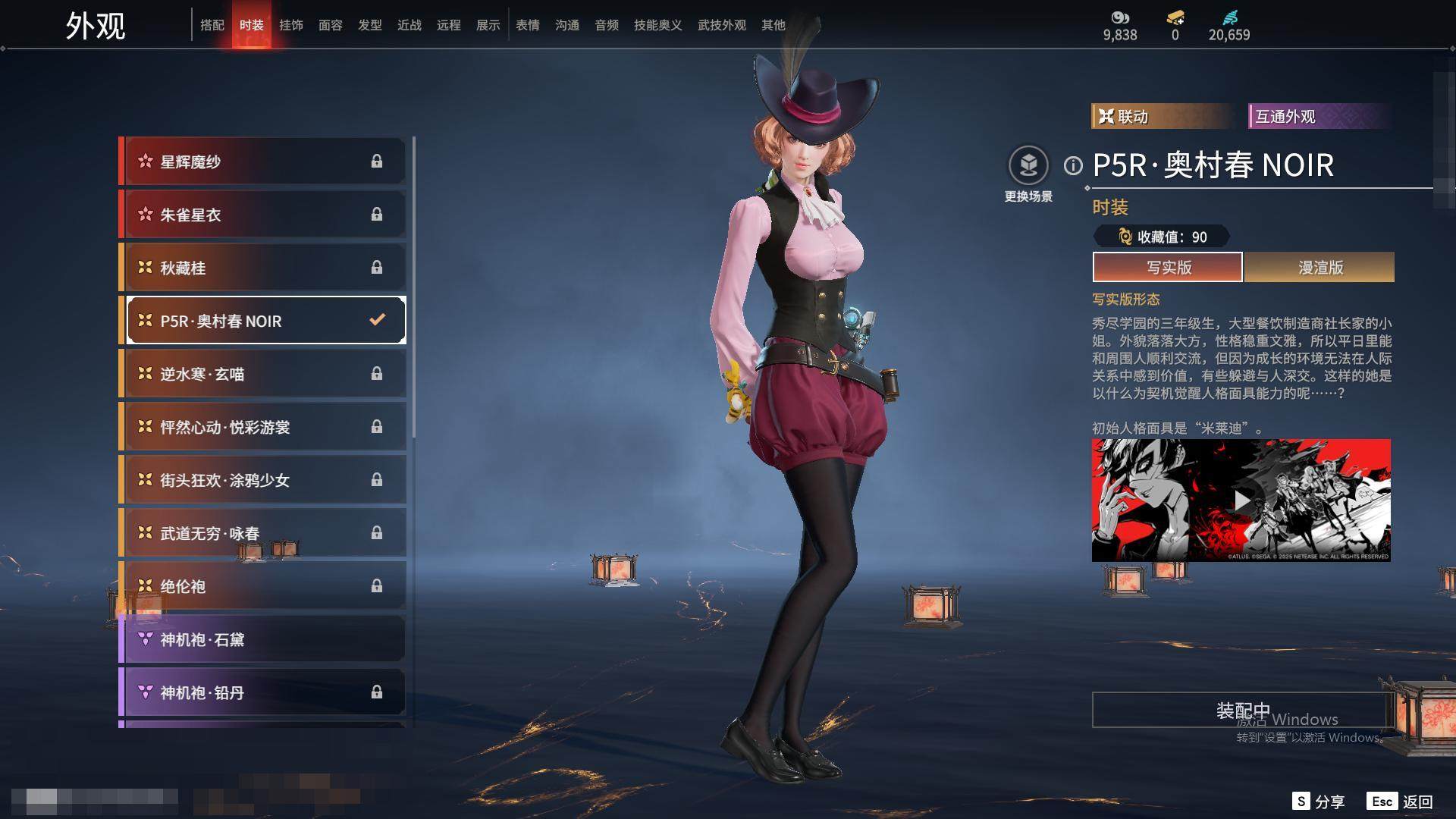Show outfit info via the i icon

[x=1073, y=165]
